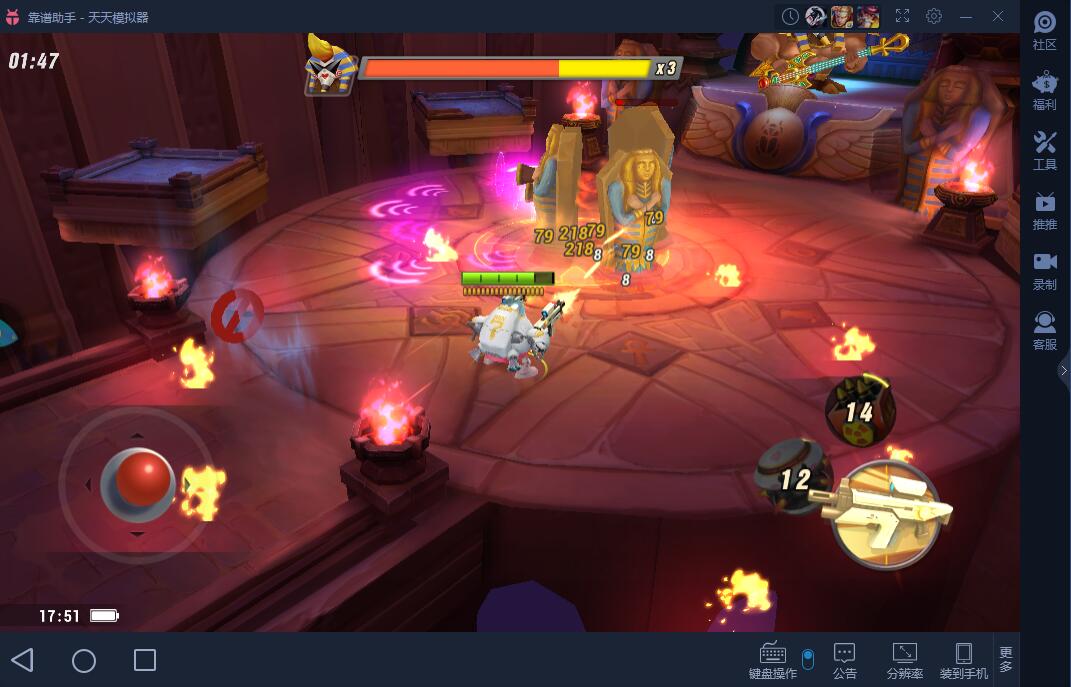Start screen recording with 录制
This screenshot has width=1071, height=687.
tap(1045, 270)
